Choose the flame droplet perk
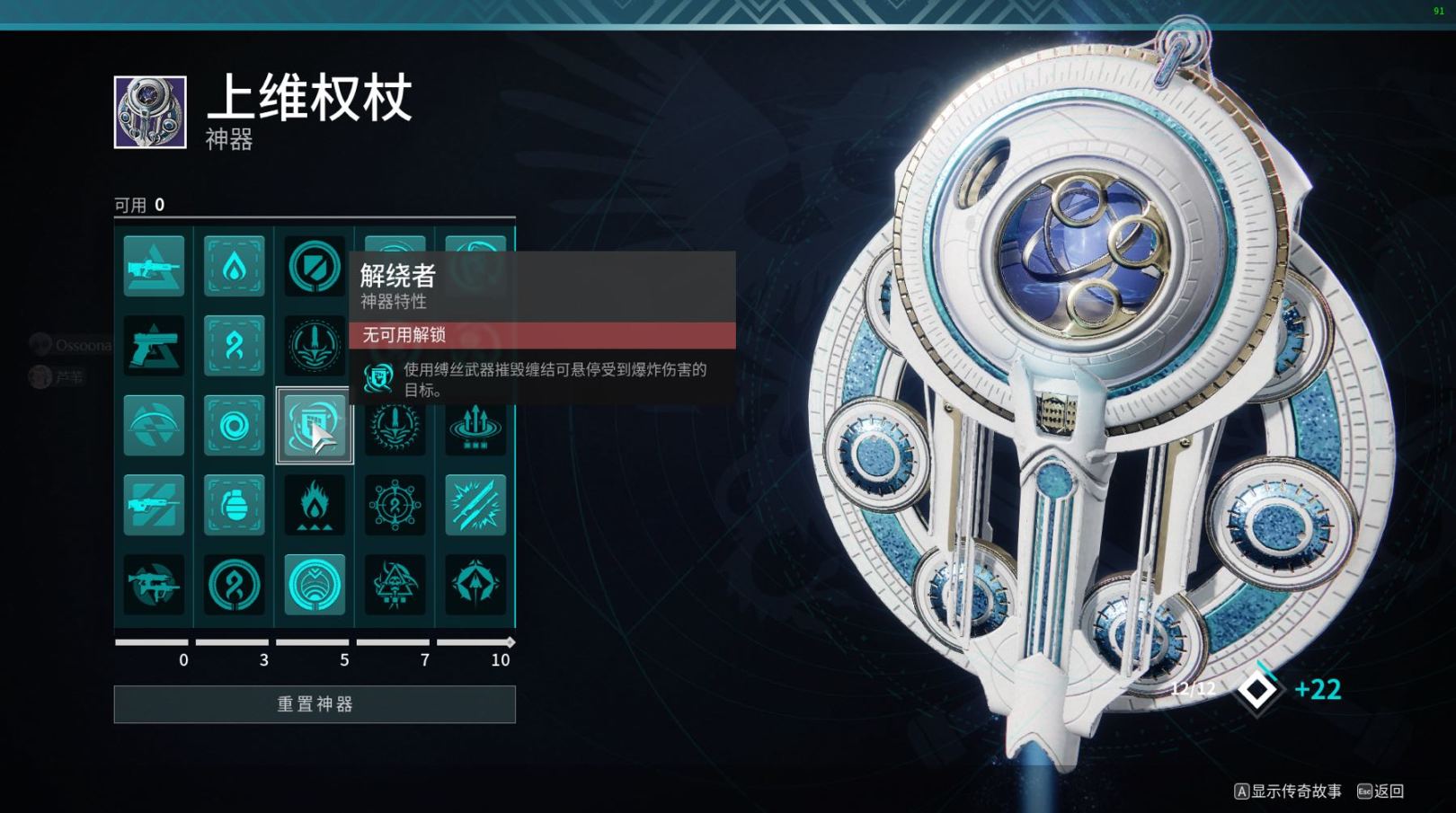 234,266
